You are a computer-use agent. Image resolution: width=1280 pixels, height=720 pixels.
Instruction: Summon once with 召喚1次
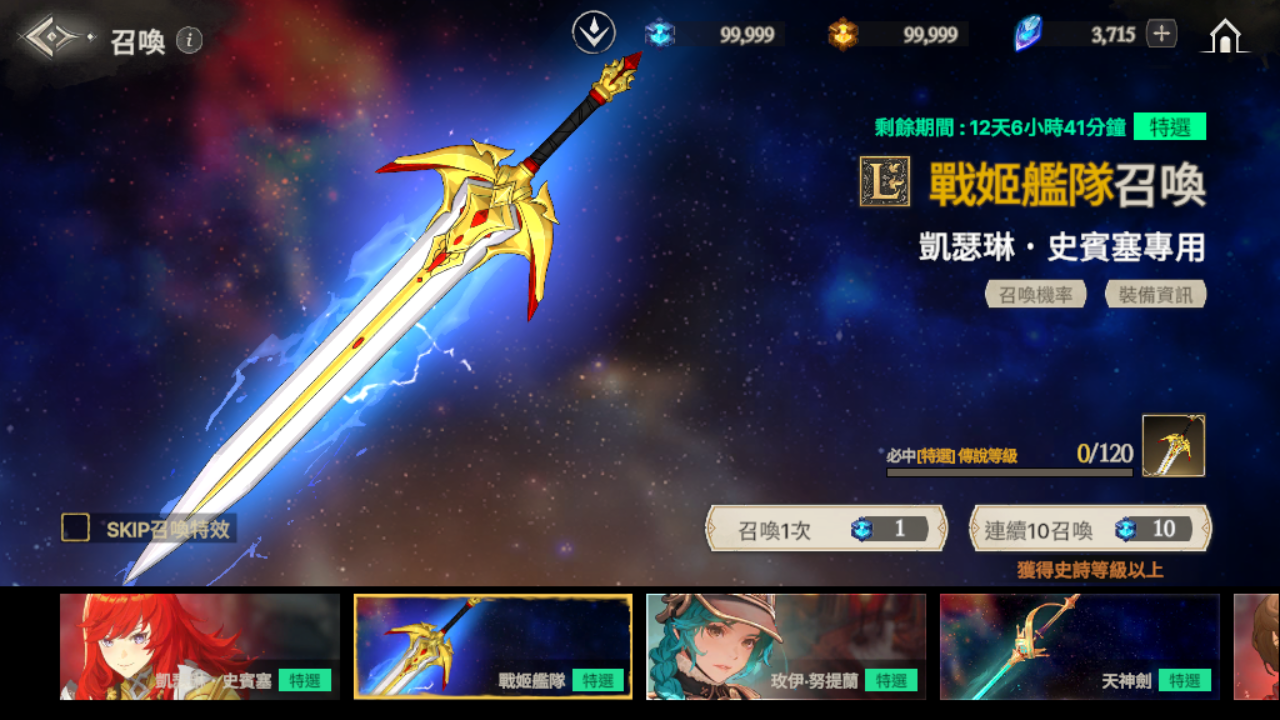click(826, 529)
